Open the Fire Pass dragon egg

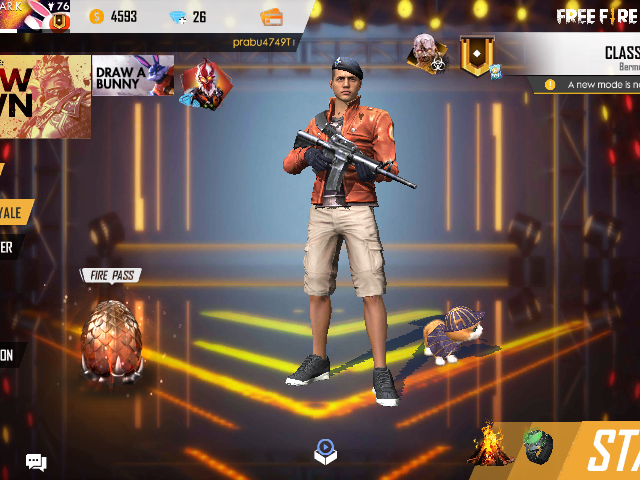[111, 338]
